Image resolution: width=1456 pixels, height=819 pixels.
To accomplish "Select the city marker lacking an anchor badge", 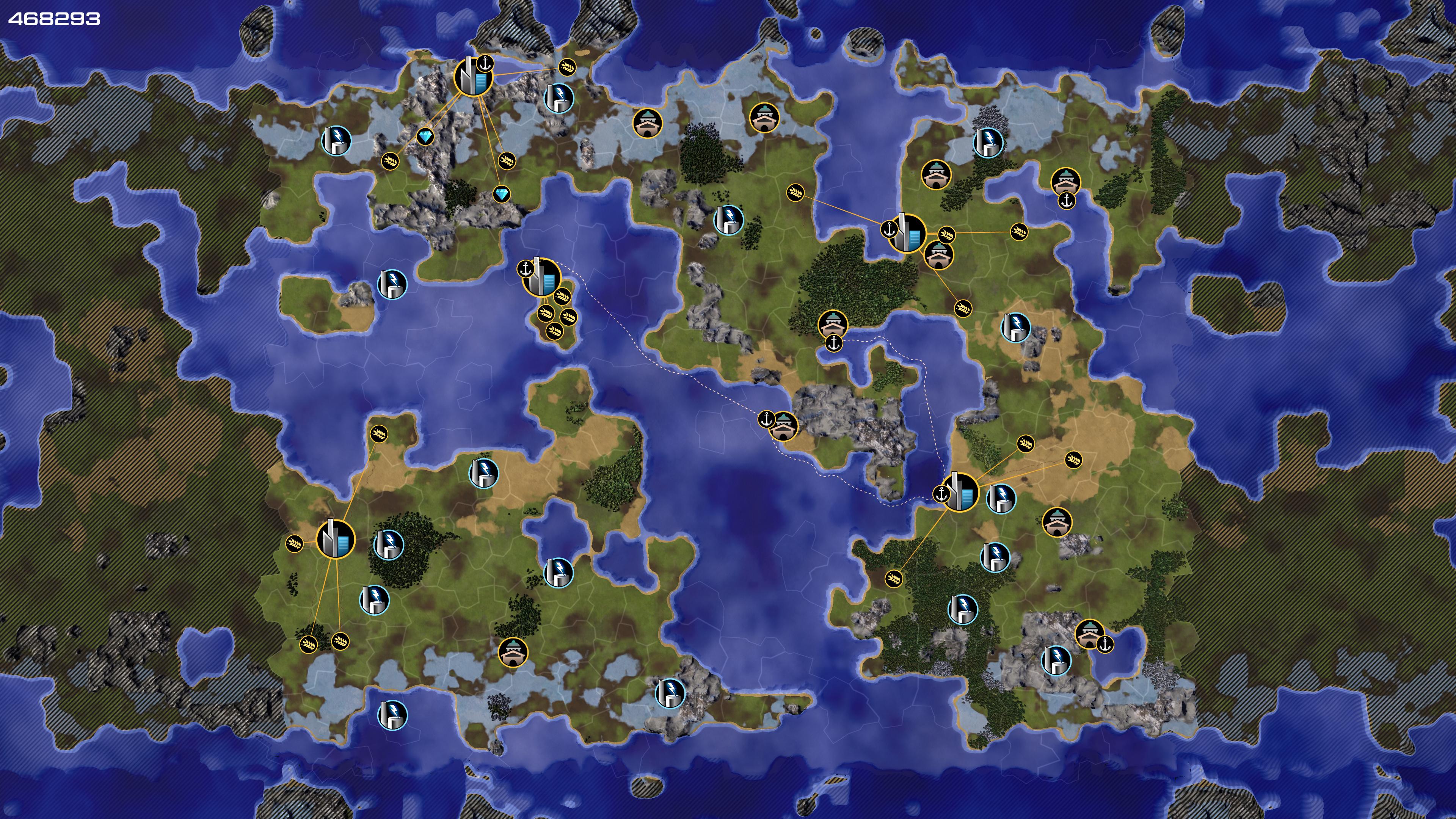I will pyautogui.click(x=335, y=539).
